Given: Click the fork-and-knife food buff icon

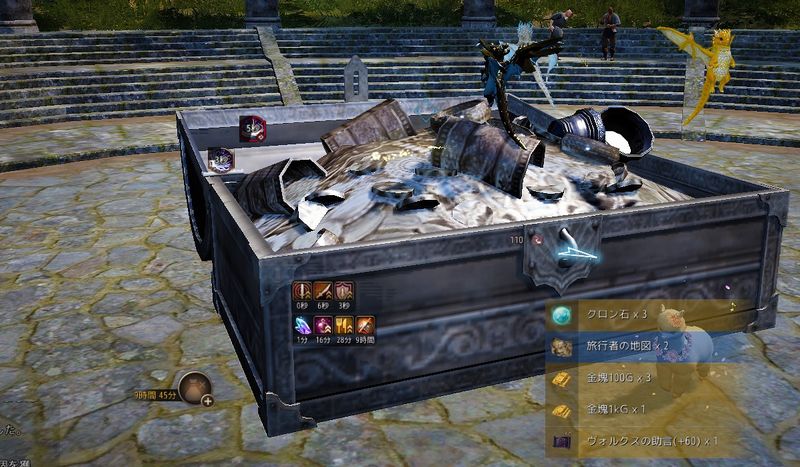Looking at the screenshot, I should 345,325.
